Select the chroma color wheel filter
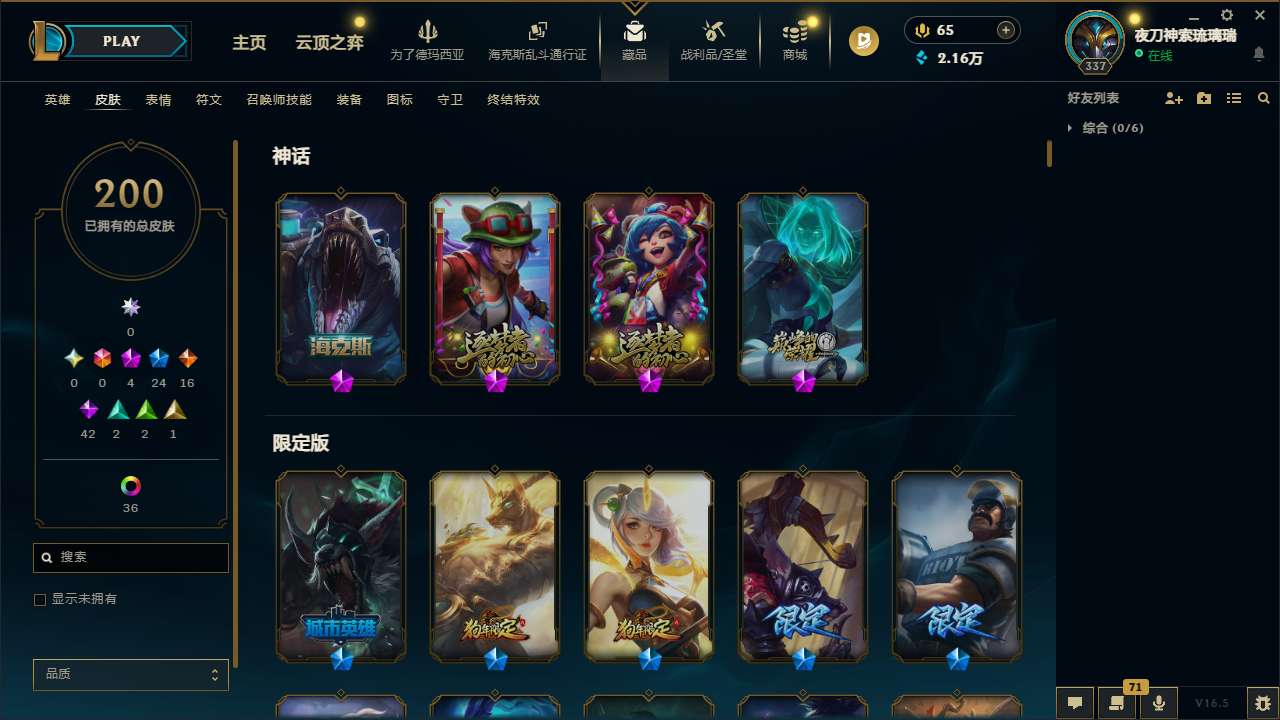 click(x=130, y=486)
